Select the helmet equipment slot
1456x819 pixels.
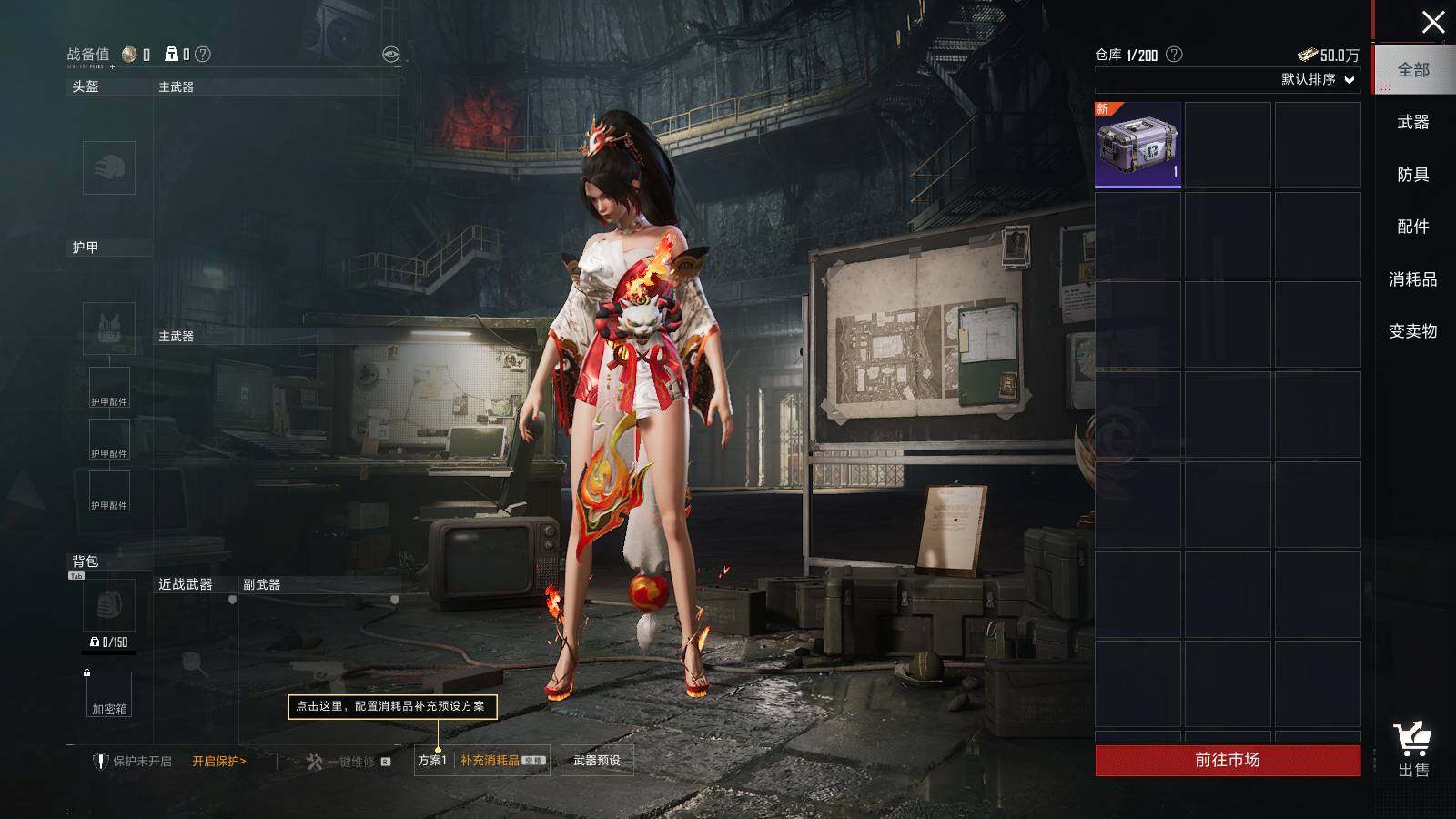(x=109, y=167)
